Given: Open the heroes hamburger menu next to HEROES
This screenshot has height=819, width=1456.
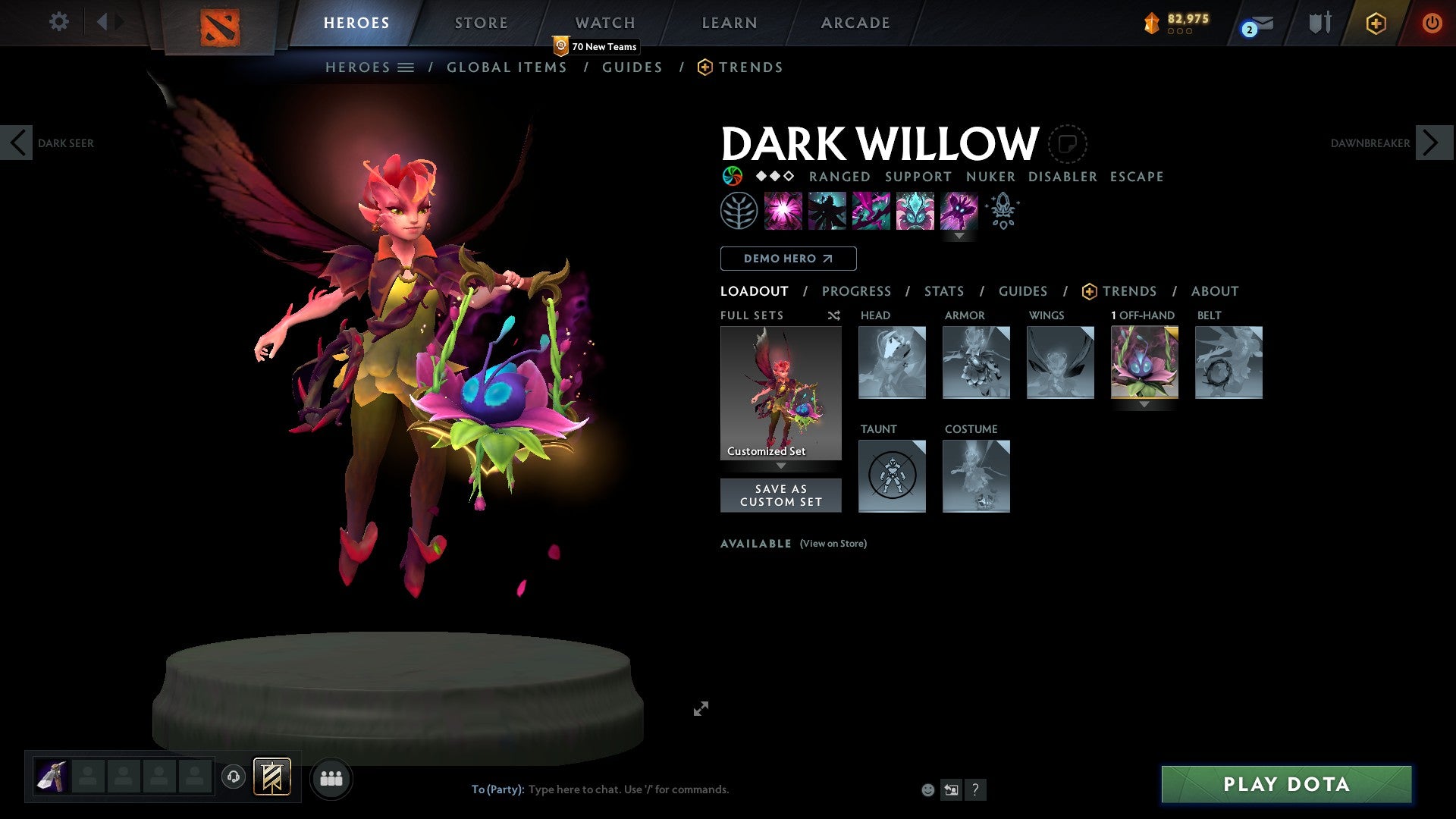Looking at the screenshot, I should 406,67.
